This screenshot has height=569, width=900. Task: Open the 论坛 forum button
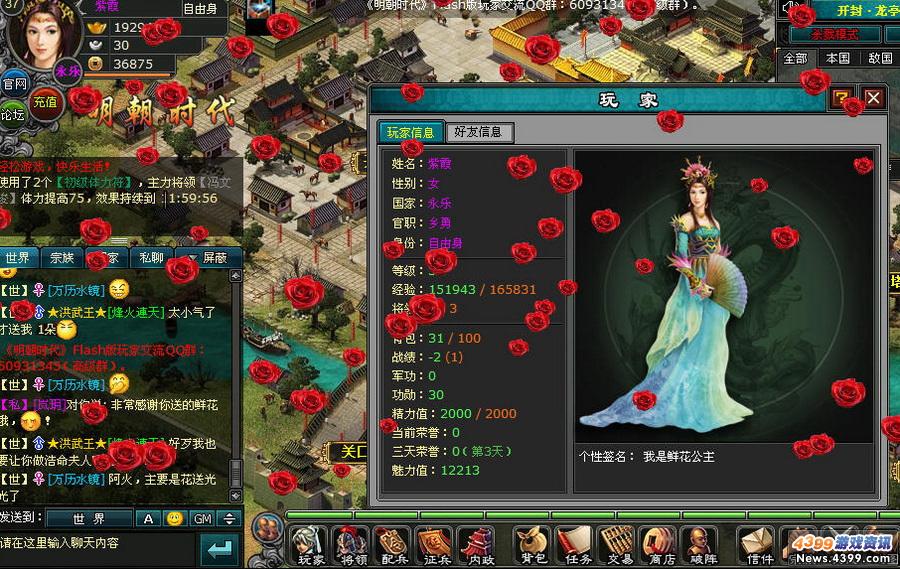point(12,114)
